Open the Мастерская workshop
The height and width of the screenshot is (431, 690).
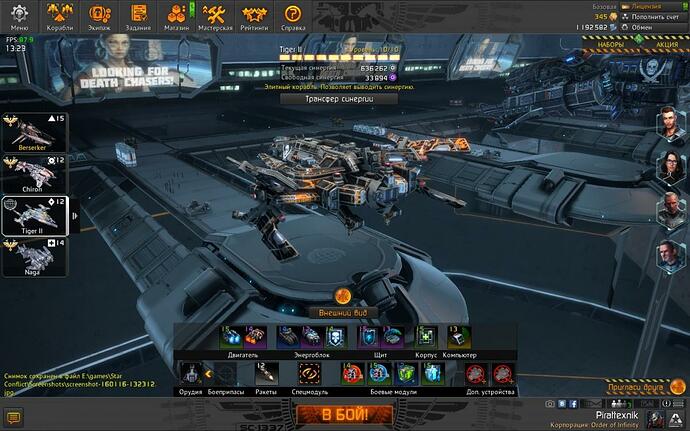point(217,16)
